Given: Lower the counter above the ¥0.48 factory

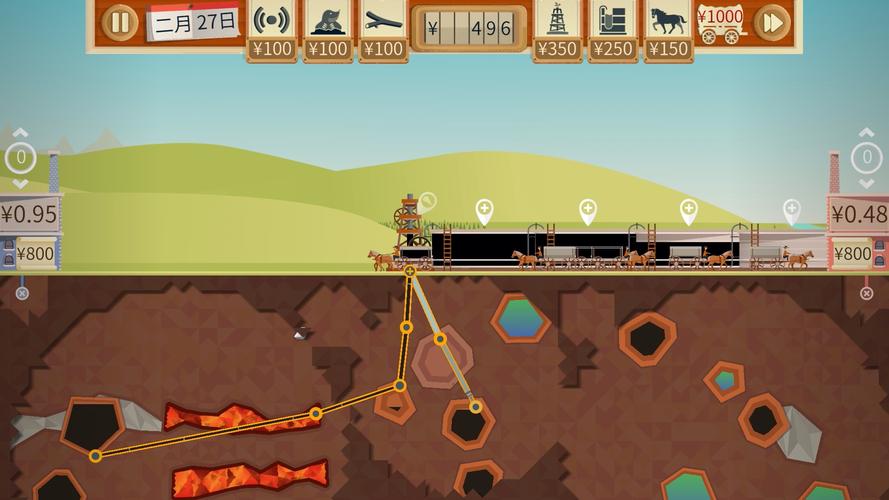Looking at the screenshot, I should pyautogui.click(x=866, y=183).
